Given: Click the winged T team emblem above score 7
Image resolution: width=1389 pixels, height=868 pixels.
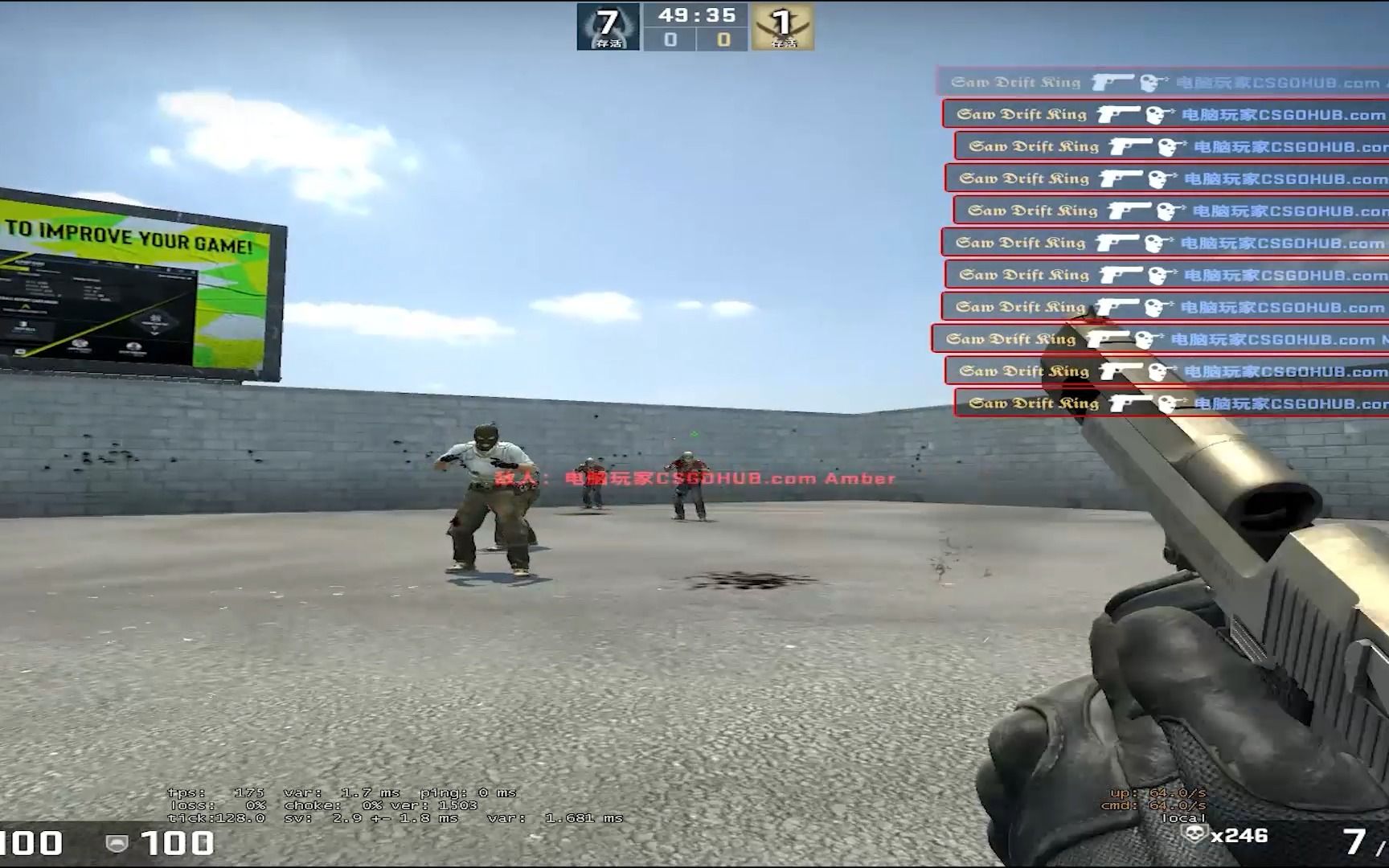Looking at the screenshot, I should pos(608,23).
